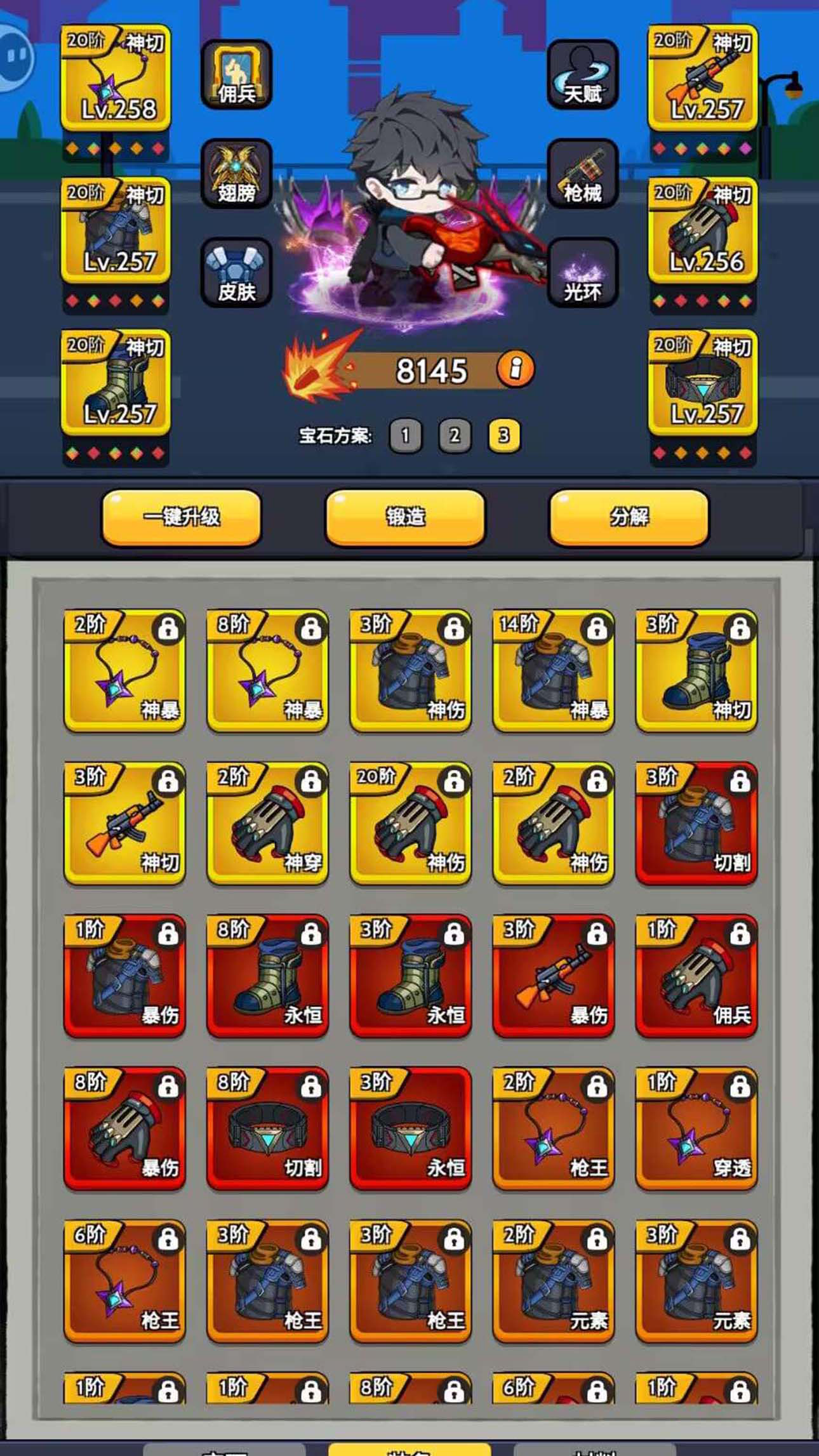
Task: Switch to gem plan 1
Action: [x=407, y=436]
